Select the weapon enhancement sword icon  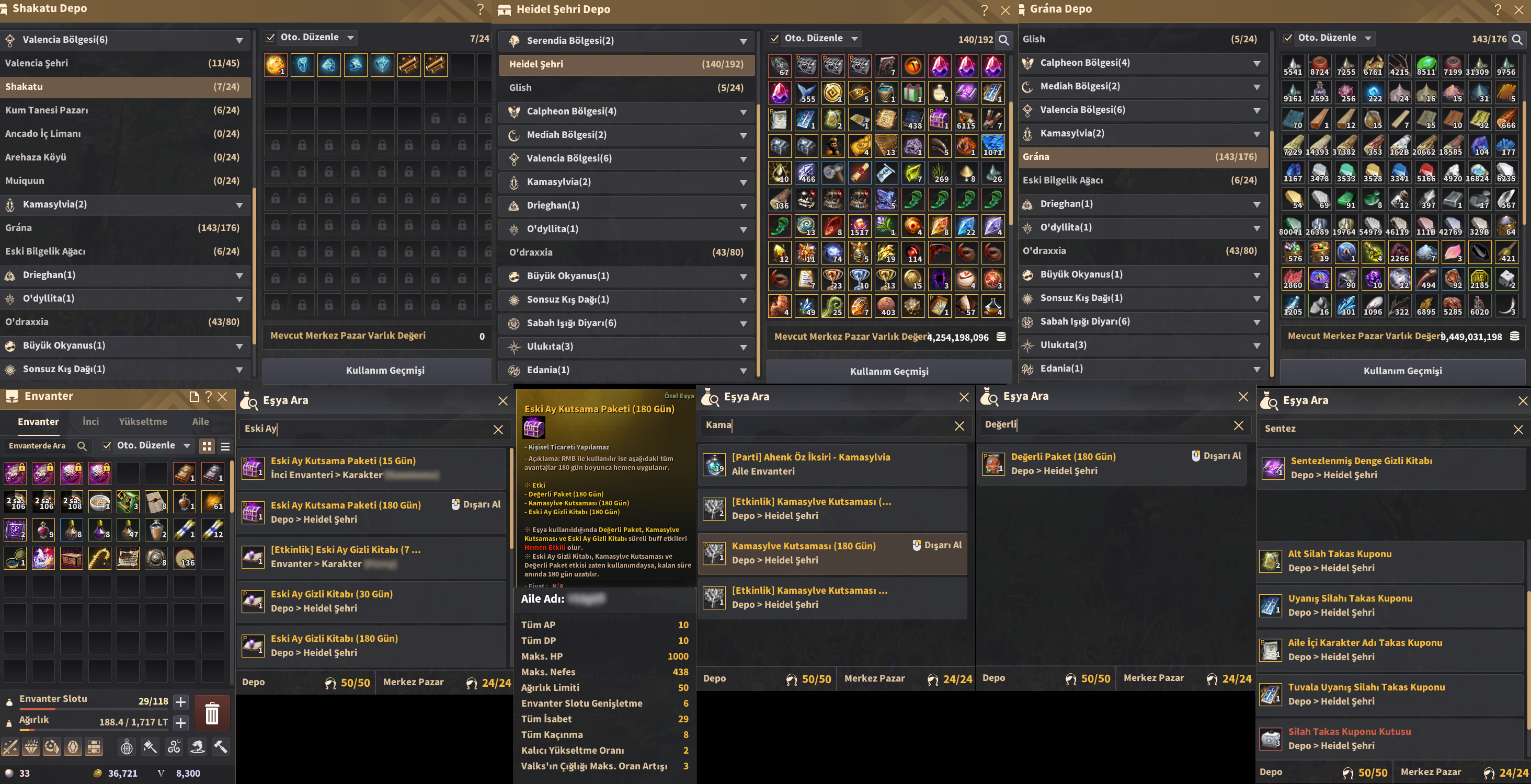10,746
